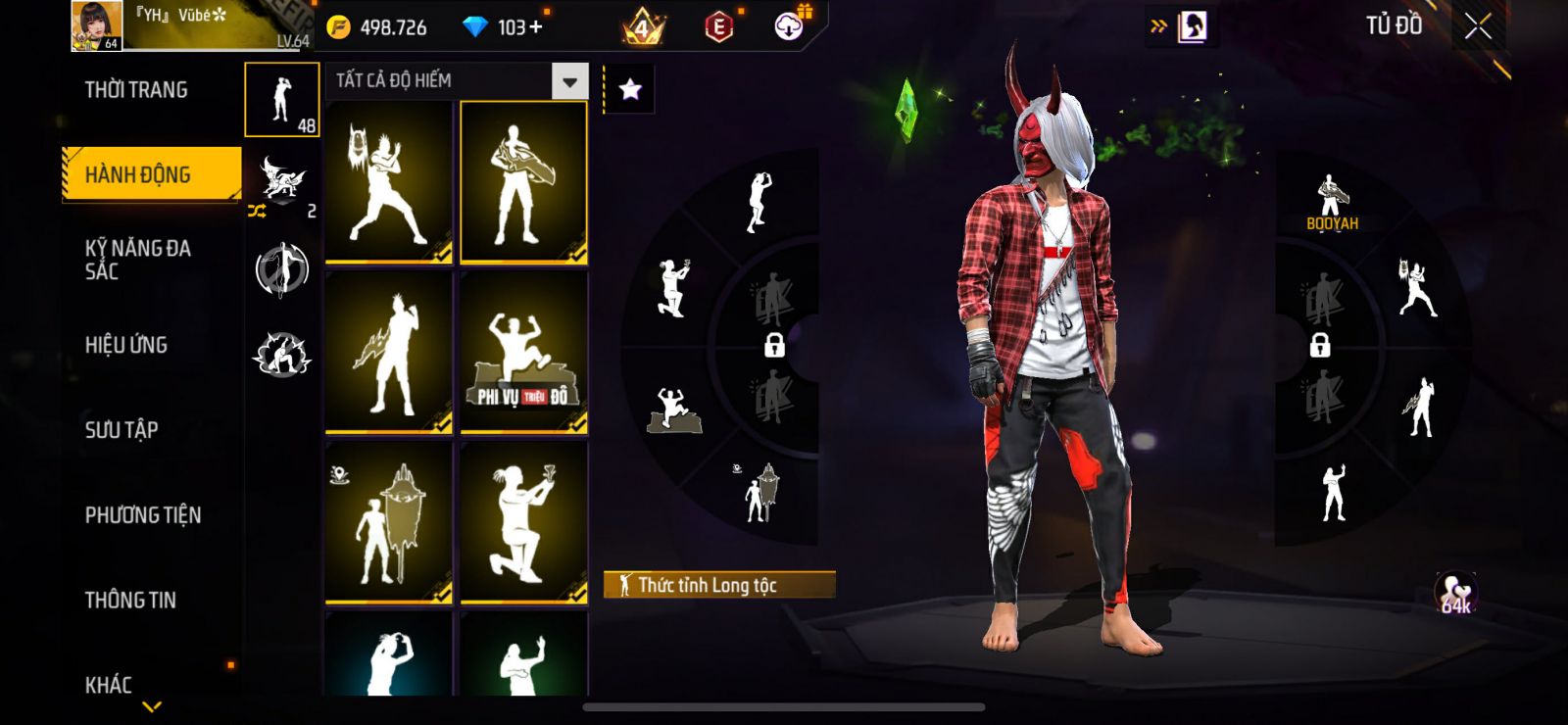This screenshot has width=1568, height=725.
Task: Select the Phi Vụ Triệu Đô emote
Action: pos(523,353)
